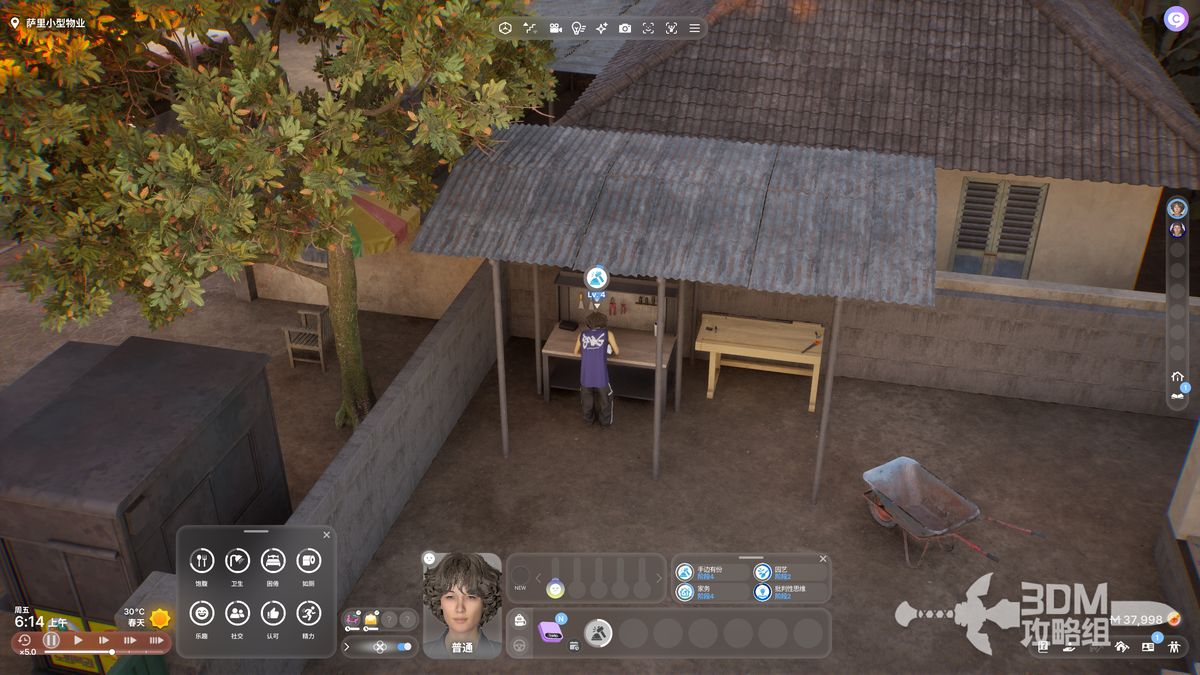Open the purple C profile button
The height and width of the screenshot is (675, 1200).
click(x=1176, y=18)
